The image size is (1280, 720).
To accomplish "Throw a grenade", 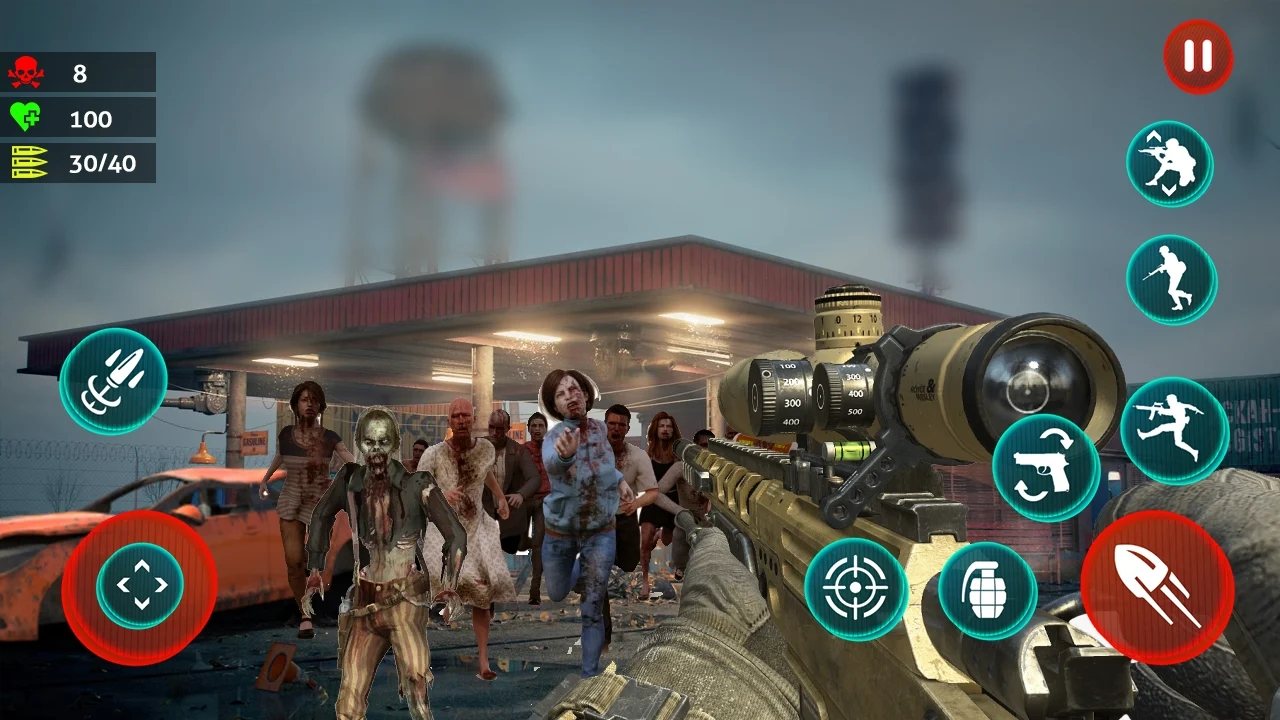I will click(987, 590).
